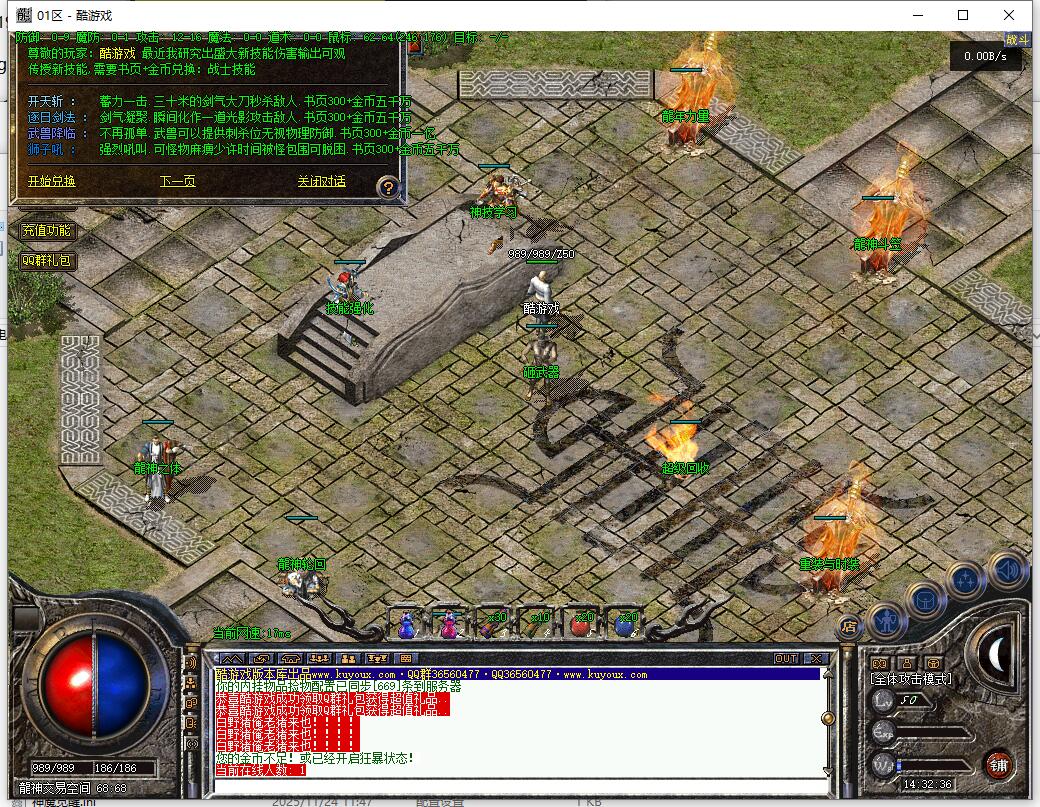
Task: Open the question mark help icon
Action: tap(389, 187)
